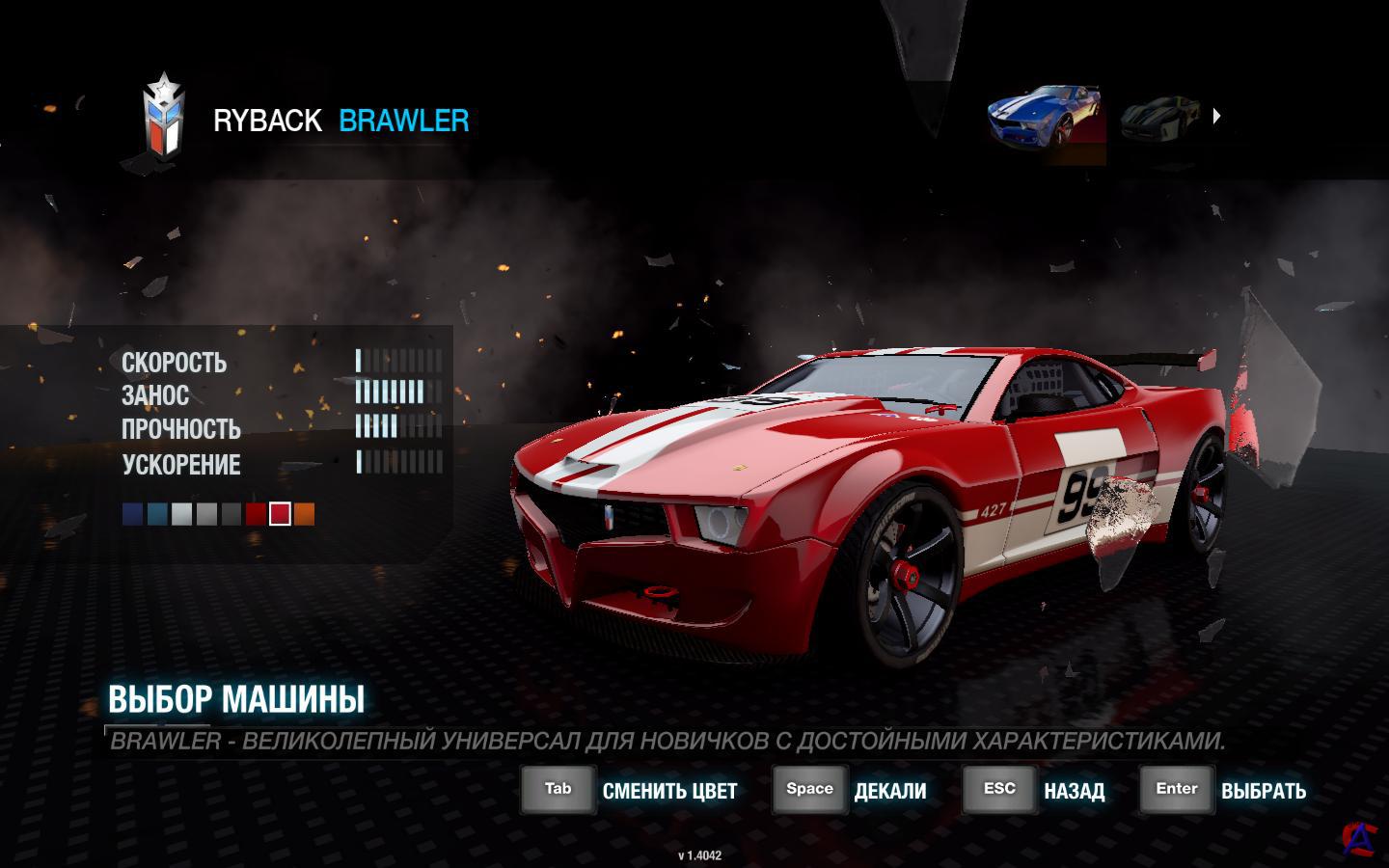
Task: Choose the dark red swatch without outline
Action: pos(255,514)
